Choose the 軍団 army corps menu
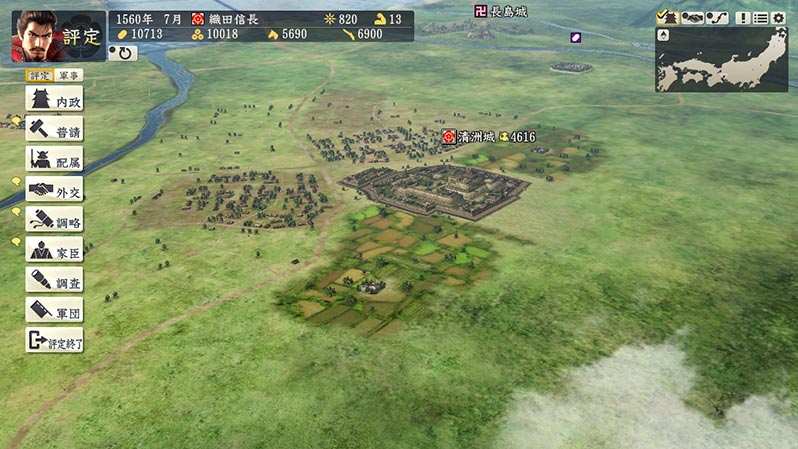 (x=54, y=310)
